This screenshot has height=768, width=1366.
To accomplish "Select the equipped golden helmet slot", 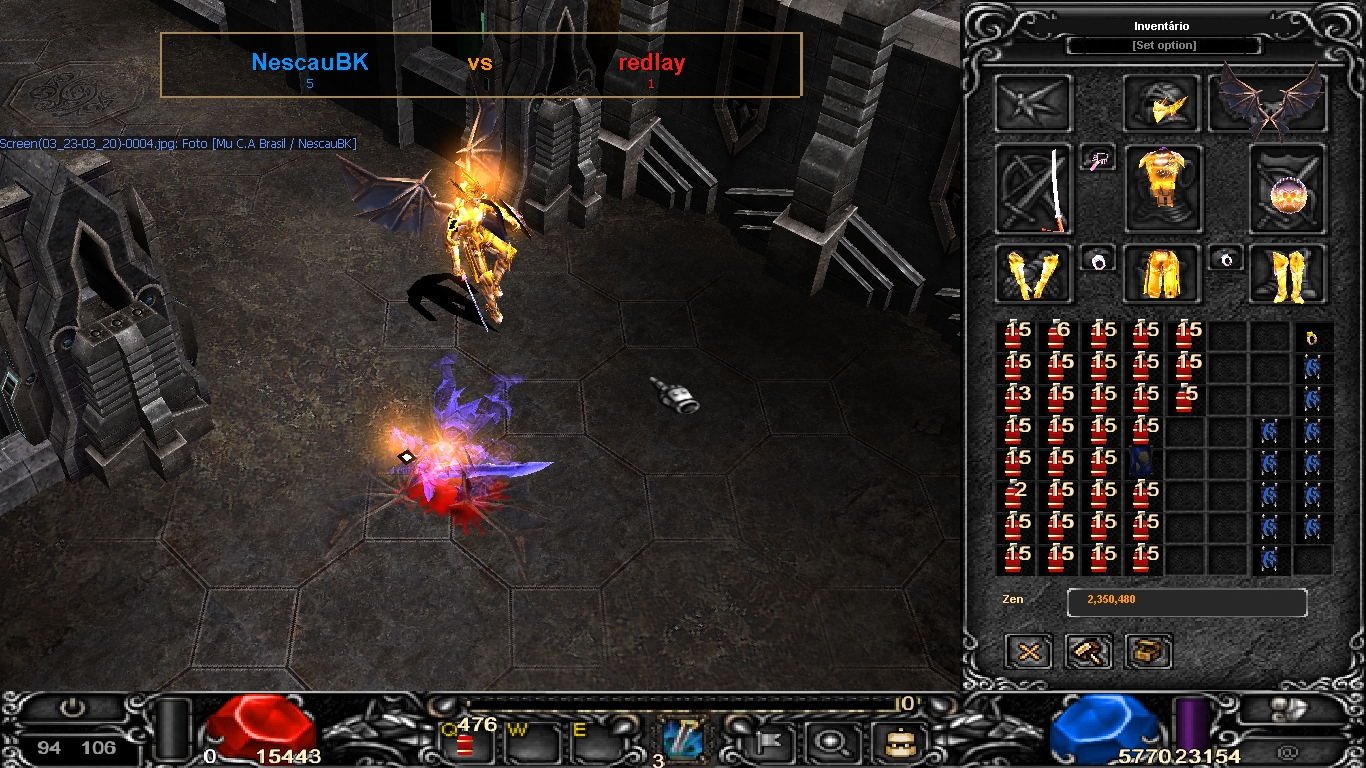I will point(1163,104).
